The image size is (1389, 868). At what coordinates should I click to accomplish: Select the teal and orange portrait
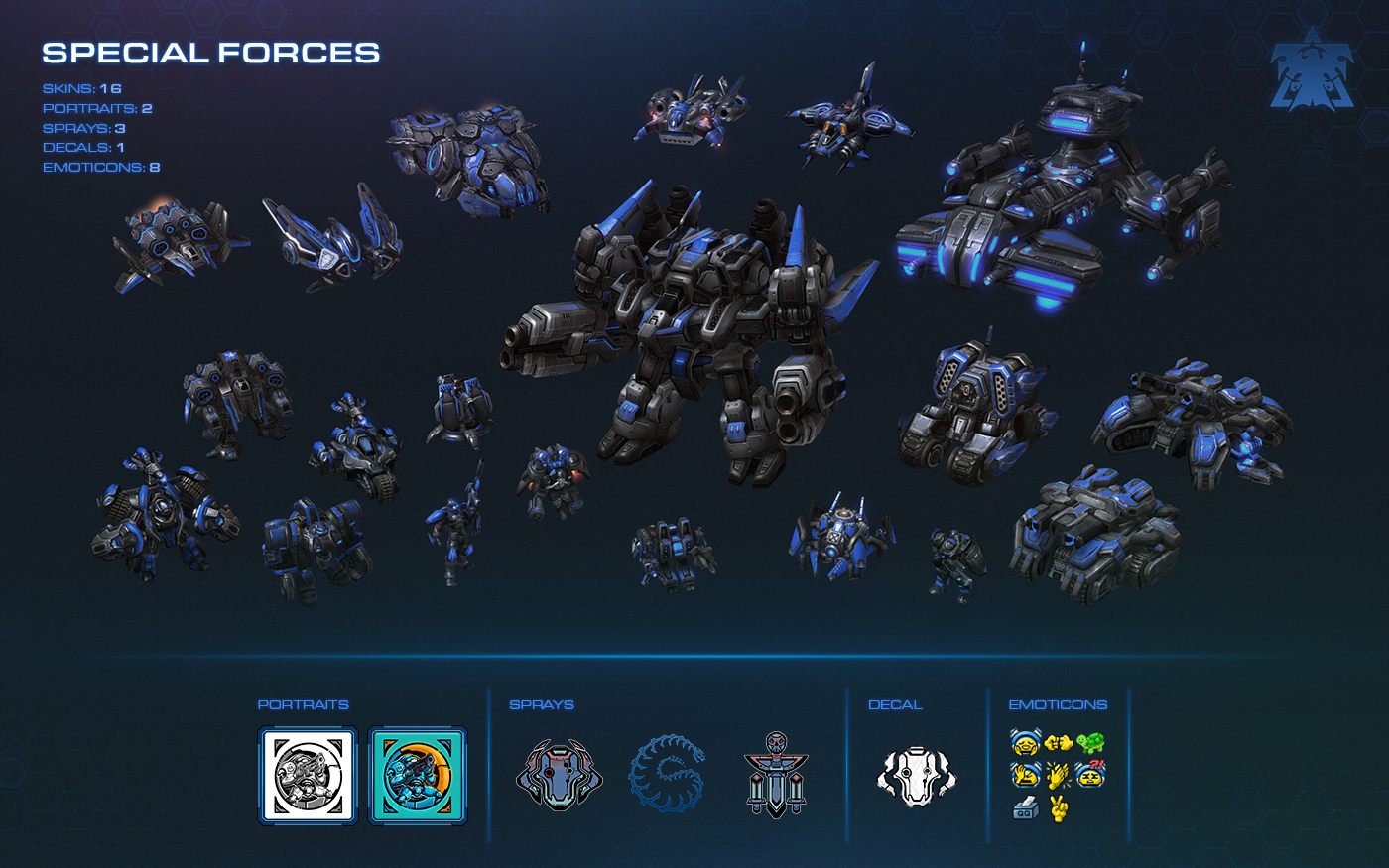pos(418,776)
